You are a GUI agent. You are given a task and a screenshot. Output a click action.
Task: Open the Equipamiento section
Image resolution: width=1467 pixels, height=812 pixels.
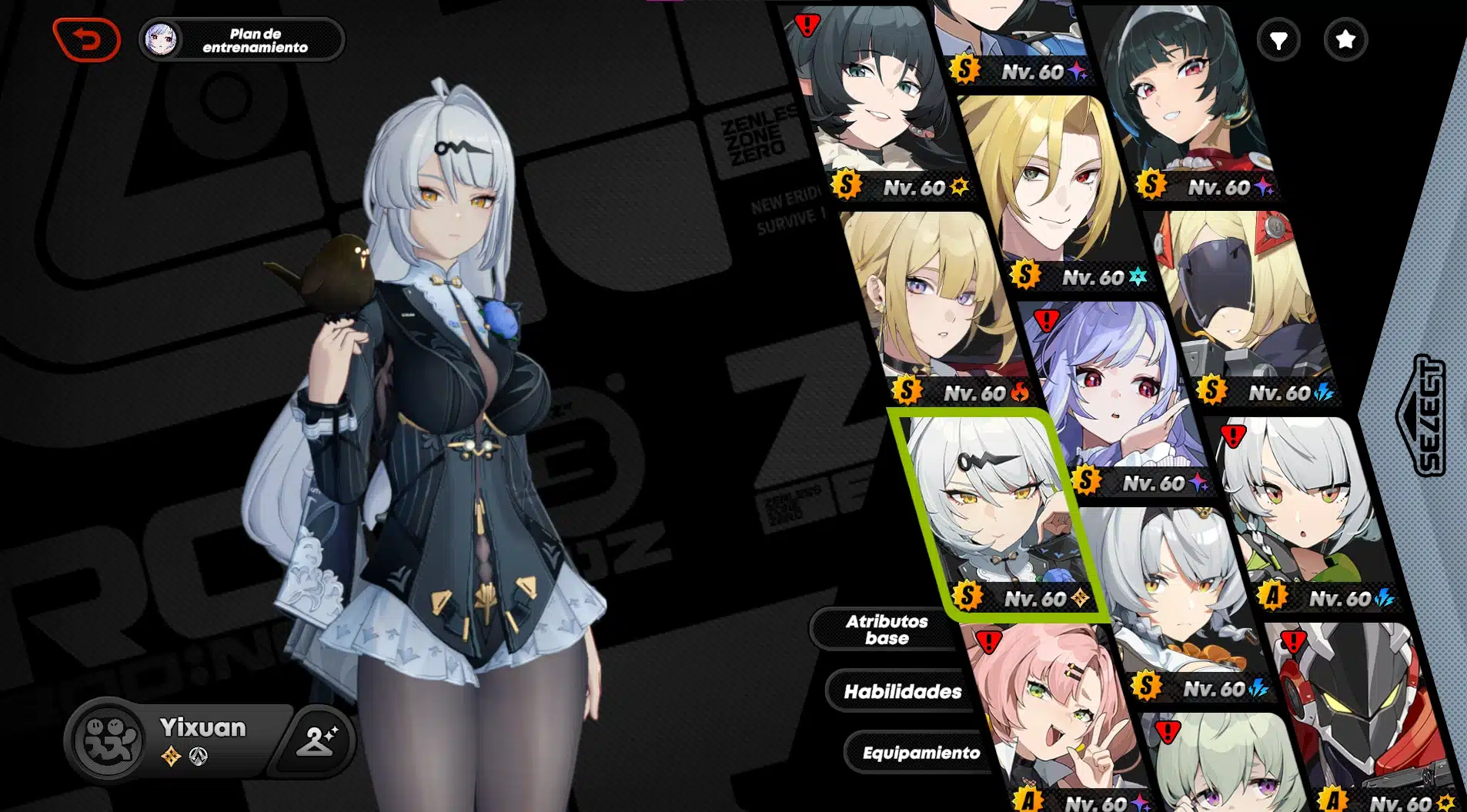click(921, 753)
